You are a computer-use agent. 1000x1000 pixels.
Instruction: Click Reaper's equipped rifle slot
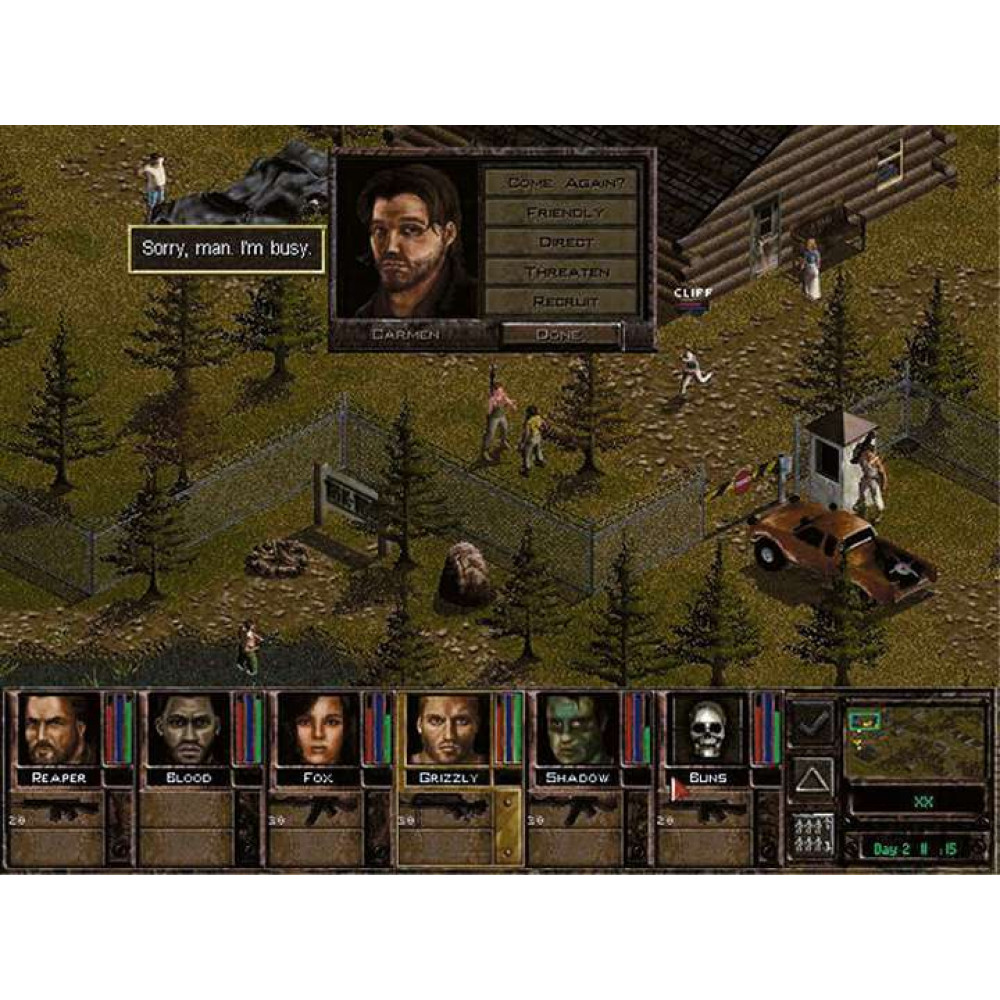58,808
